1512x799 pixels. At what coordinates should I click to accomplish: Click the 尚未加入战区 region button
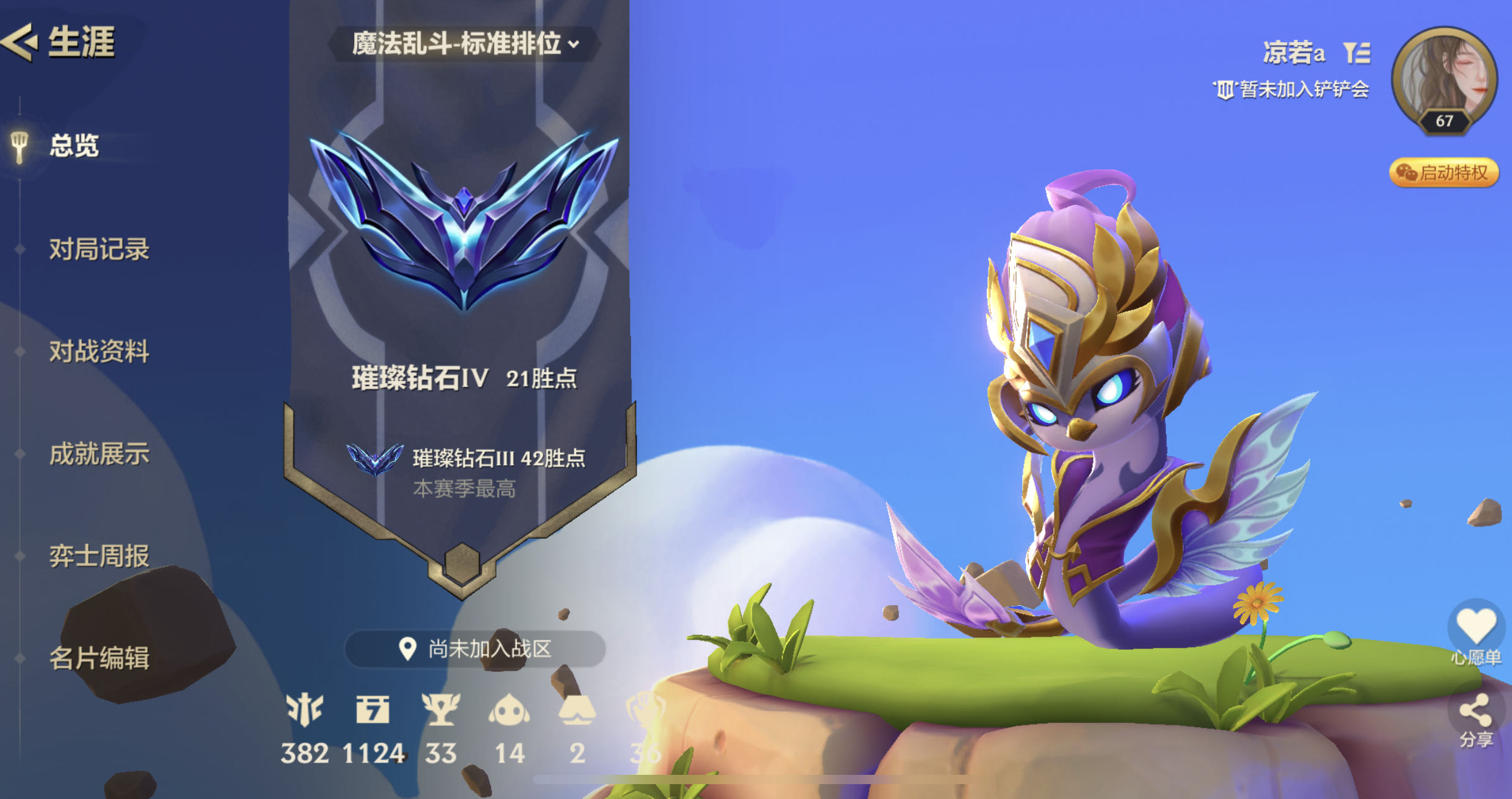(475, 648)
